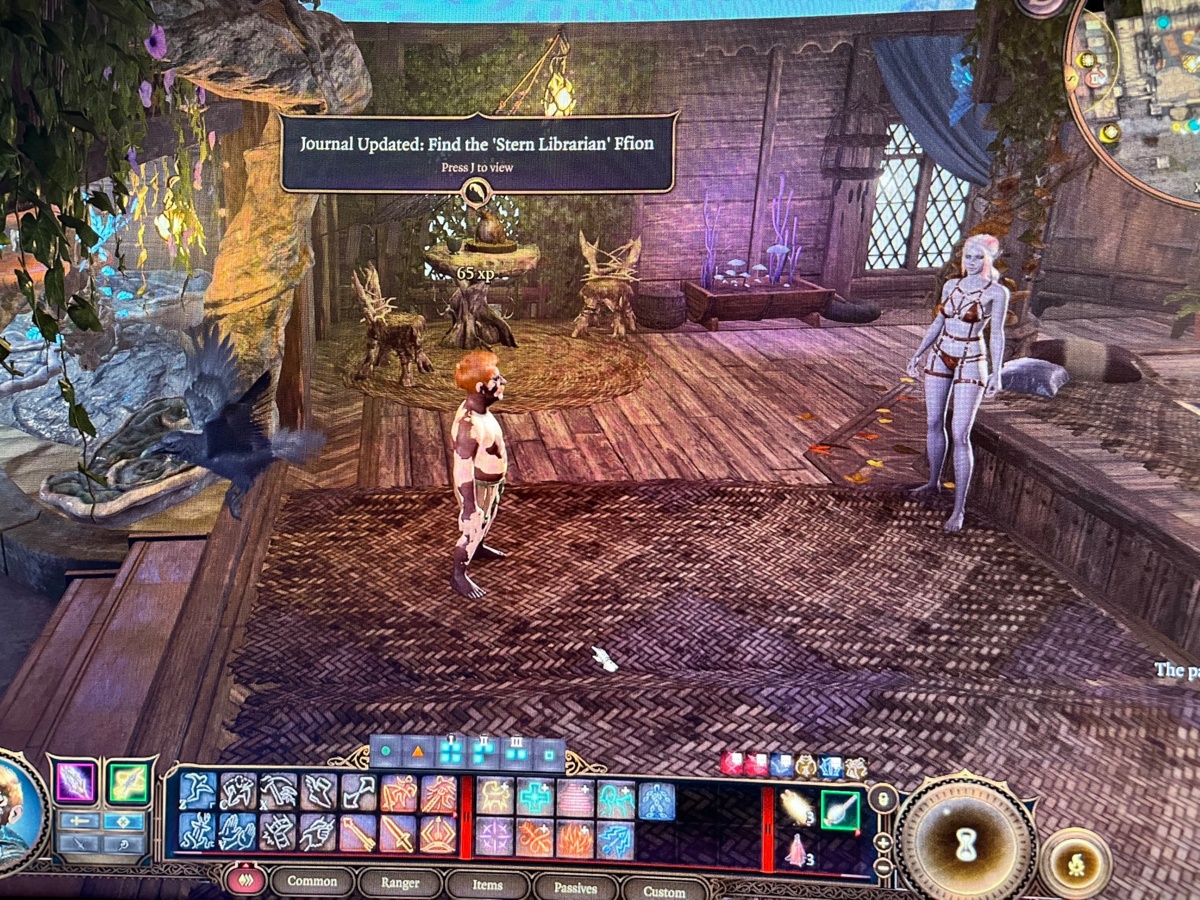Click the hotbar lock button

(882, 797)
